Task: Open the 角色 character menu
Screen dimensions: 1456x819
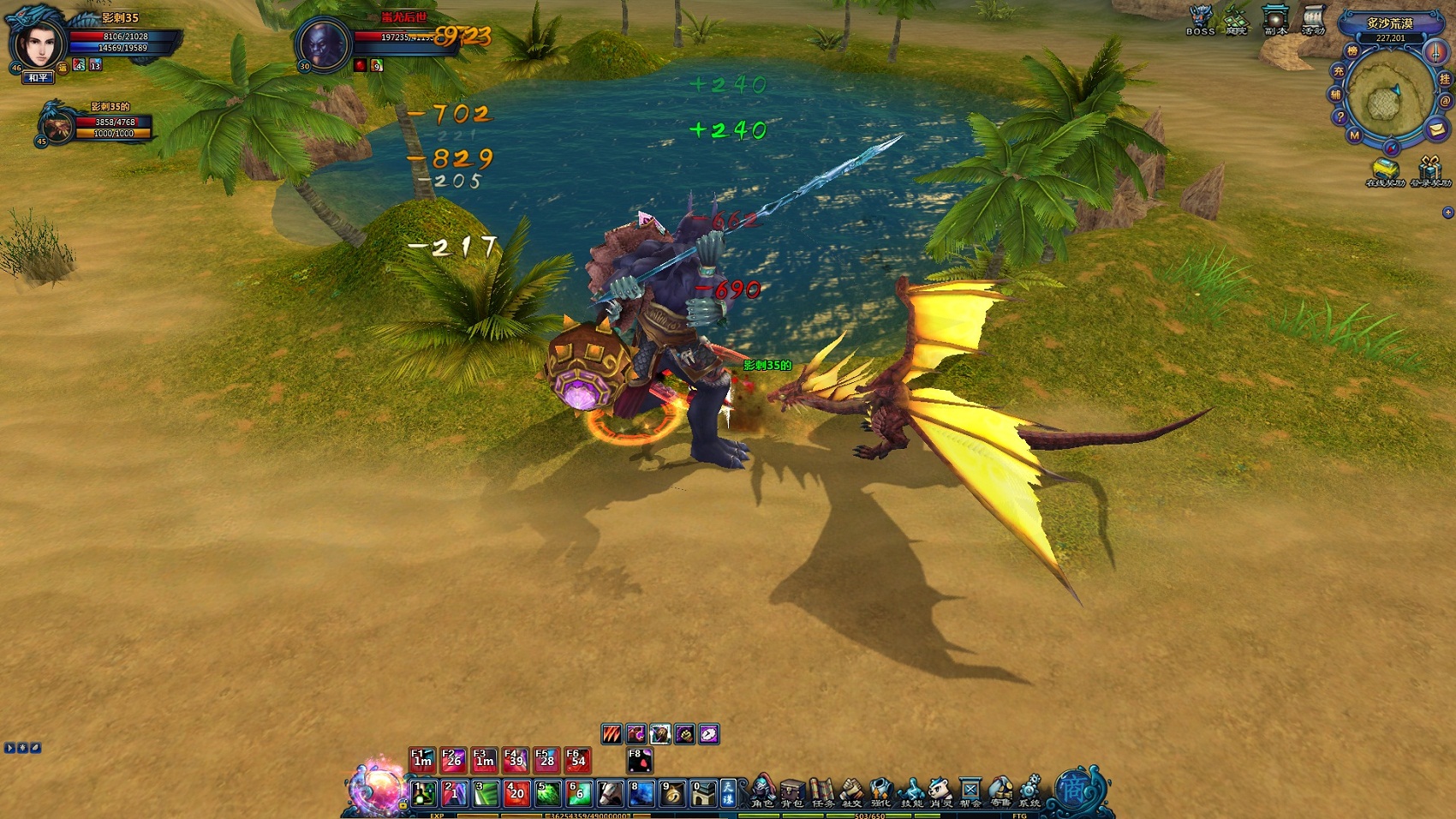Action: pos(762,791)
